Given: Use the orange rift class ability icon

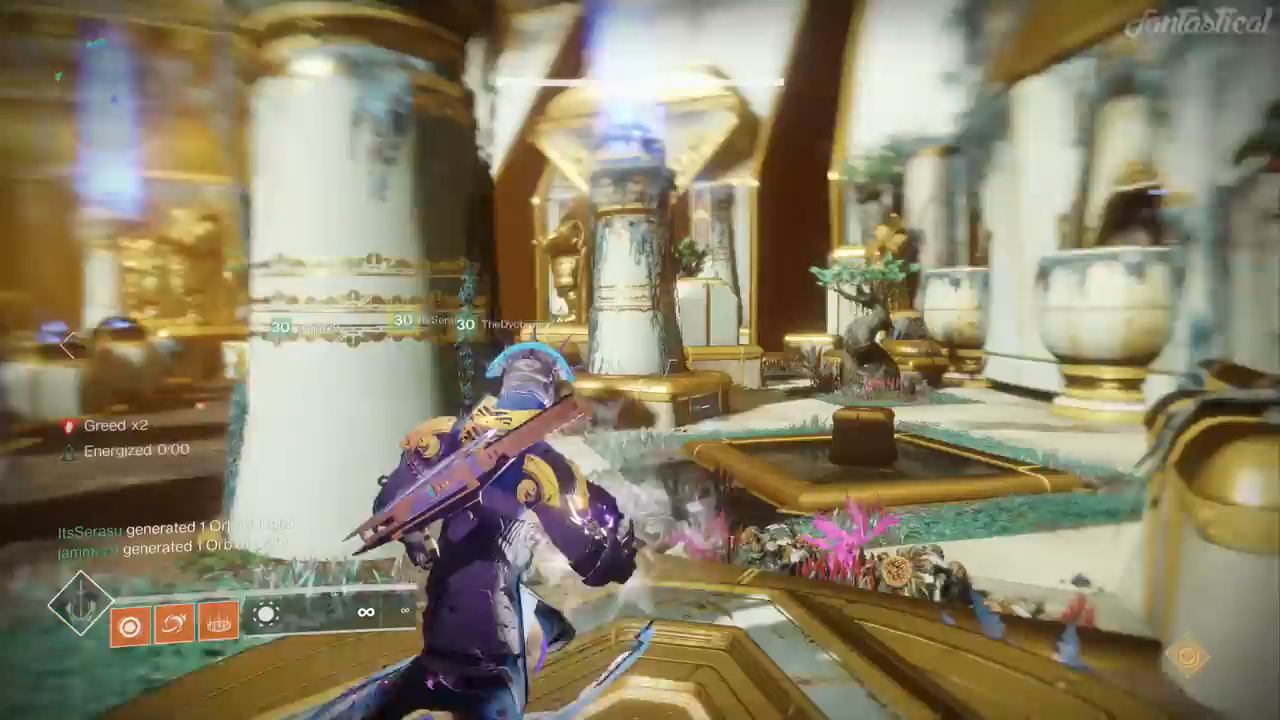Looking at the screenshot, I should click(218, 622).
